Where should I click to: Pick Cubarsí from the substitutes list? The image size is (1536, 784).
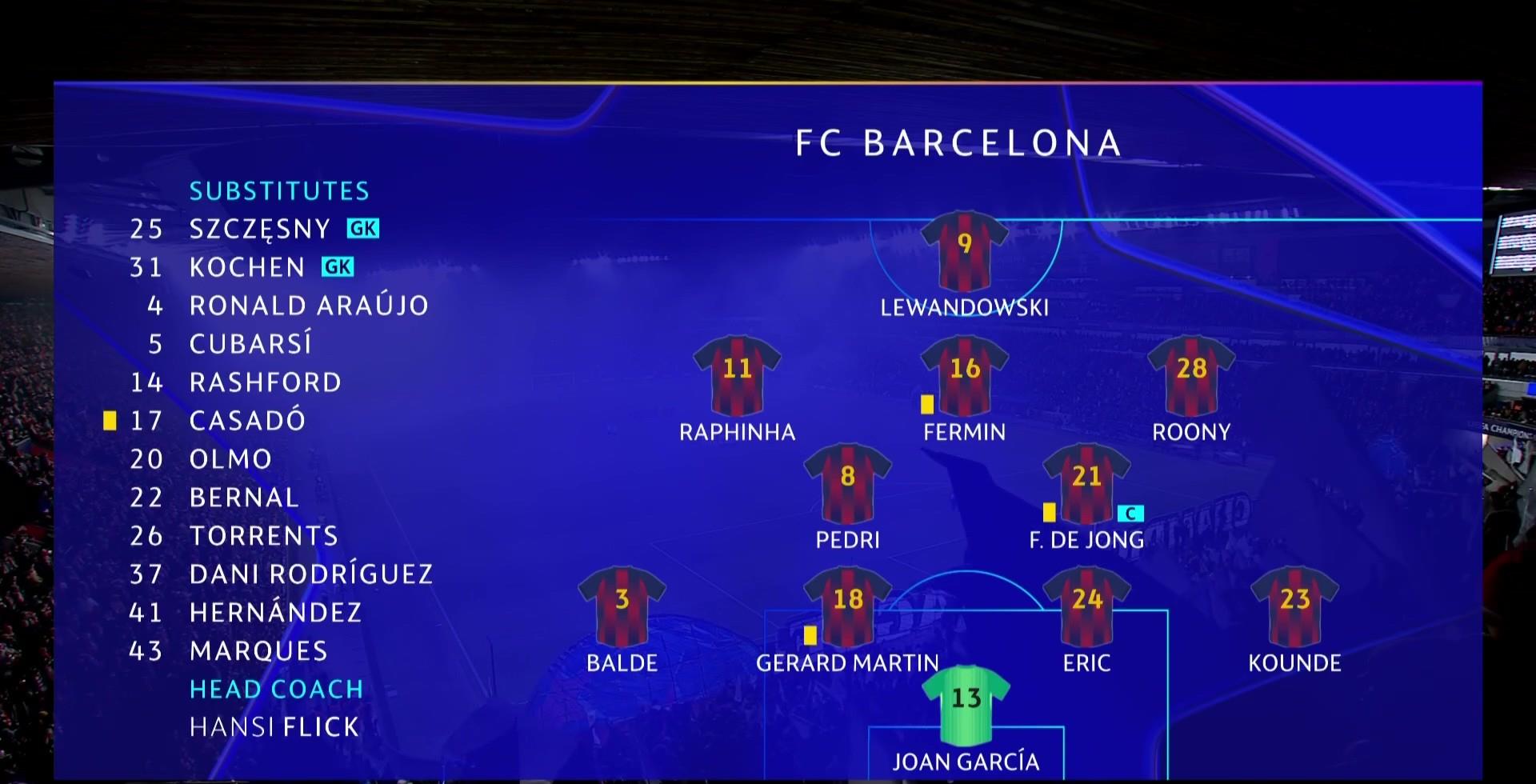(x=250, y=344)
